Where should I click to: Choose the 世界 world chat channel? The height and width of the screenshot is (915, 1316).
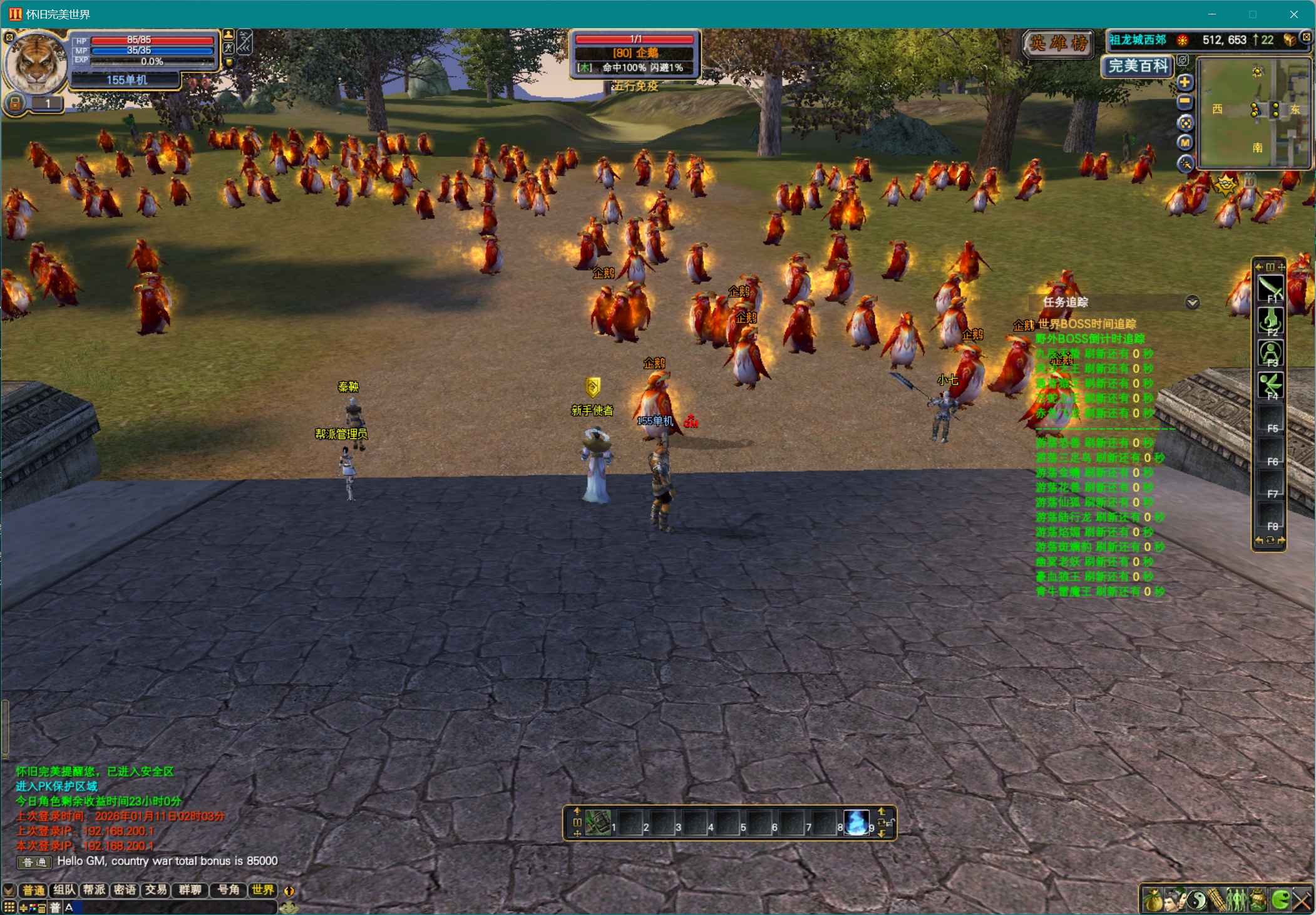263,890
